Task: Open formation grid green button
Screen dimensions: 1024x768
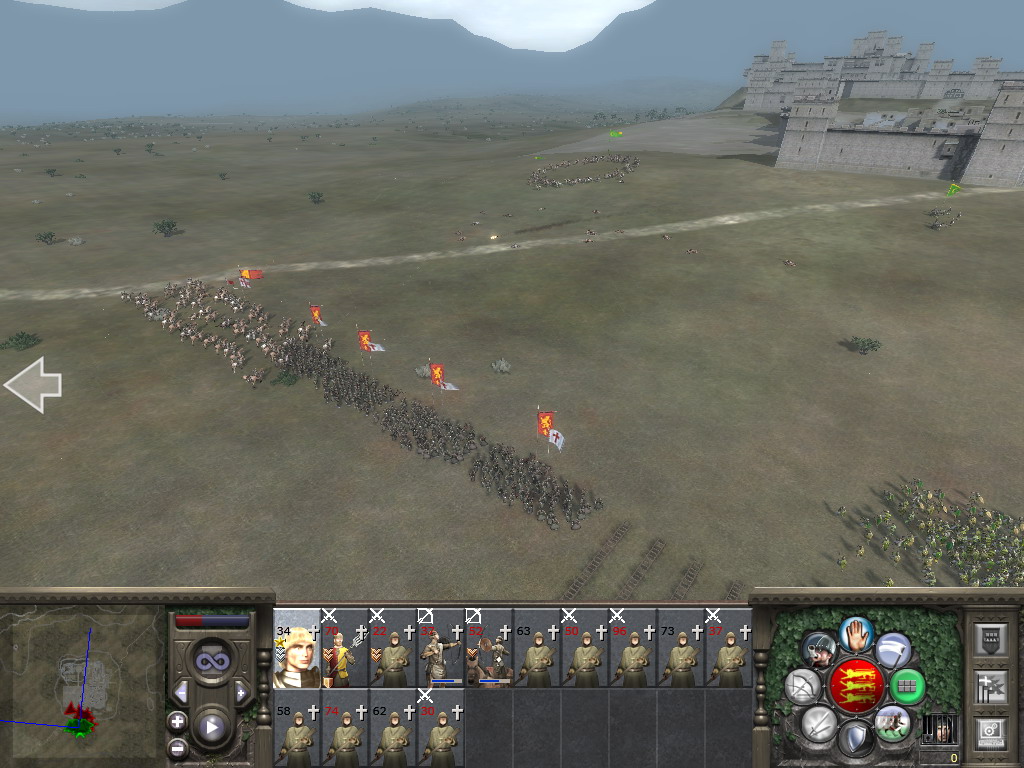Action: point(907,686)
